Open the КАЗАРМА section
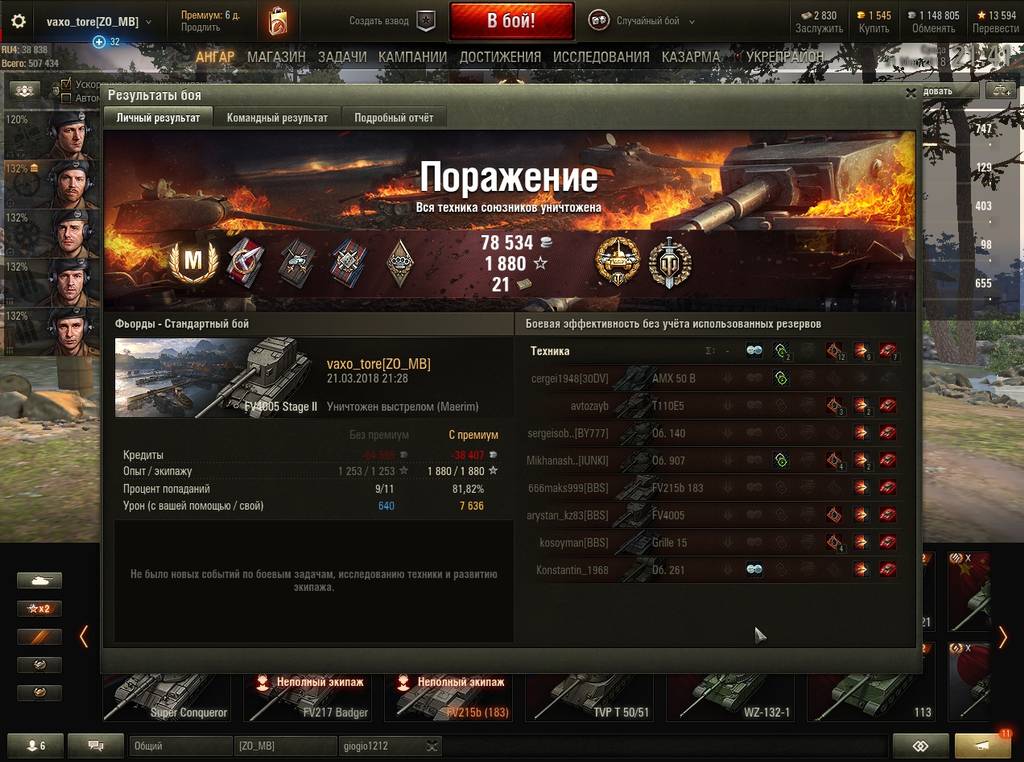Screen dimensions: 1024x762 (691, 57)
